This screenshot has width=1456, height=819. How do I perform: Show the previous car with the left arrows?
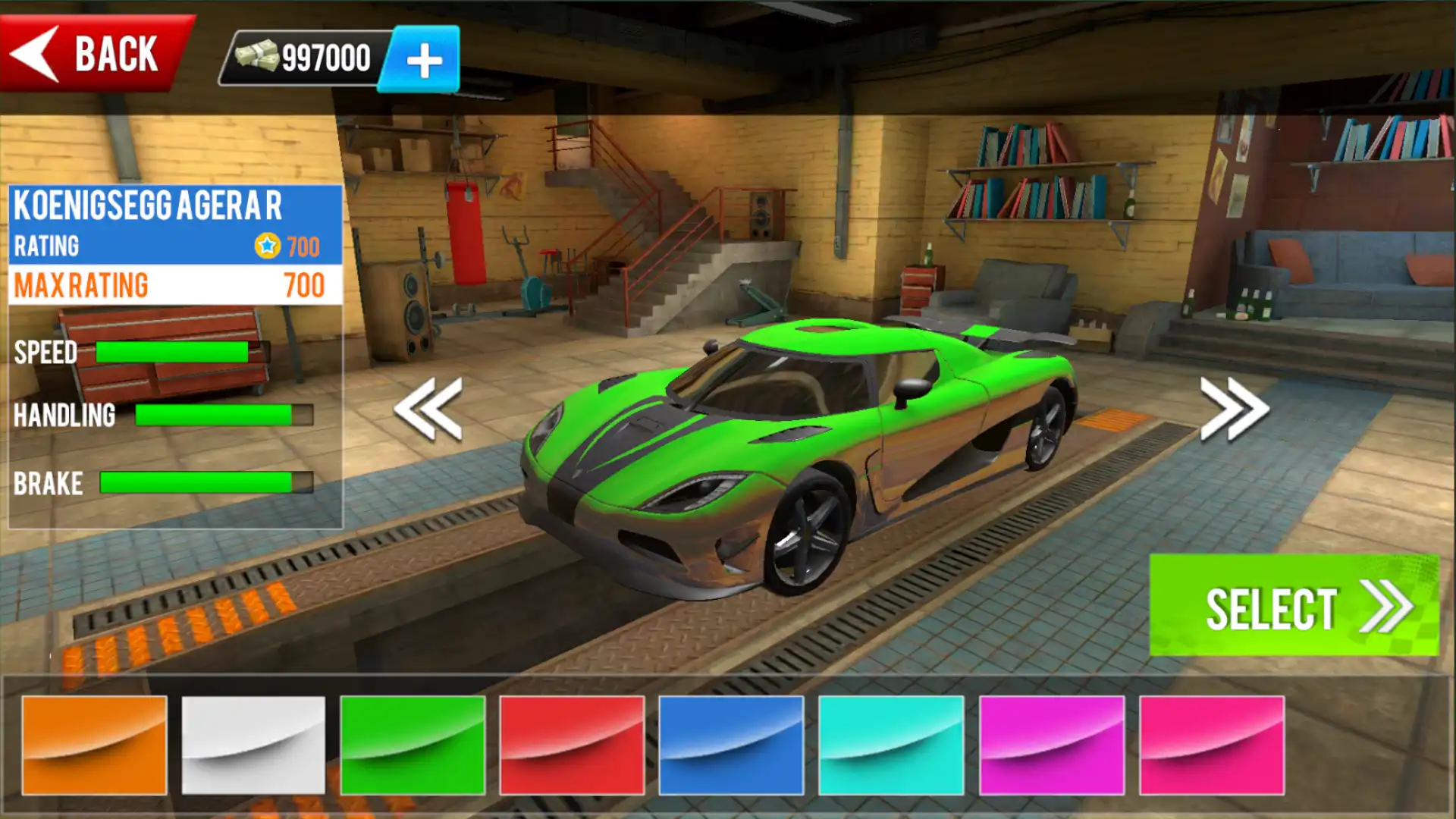429,409
